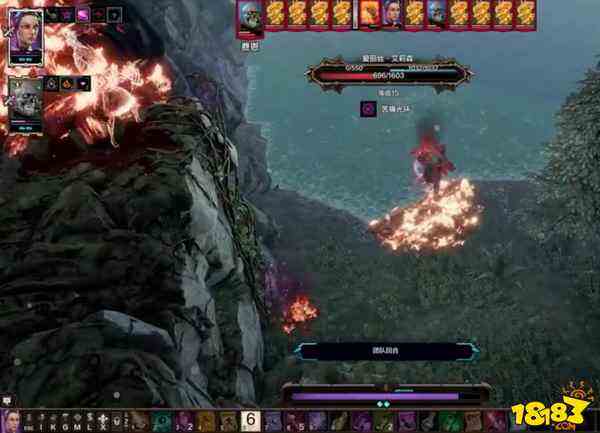Open the chat log speech bubble icon
600x433 pixels.
coord(7,400)
